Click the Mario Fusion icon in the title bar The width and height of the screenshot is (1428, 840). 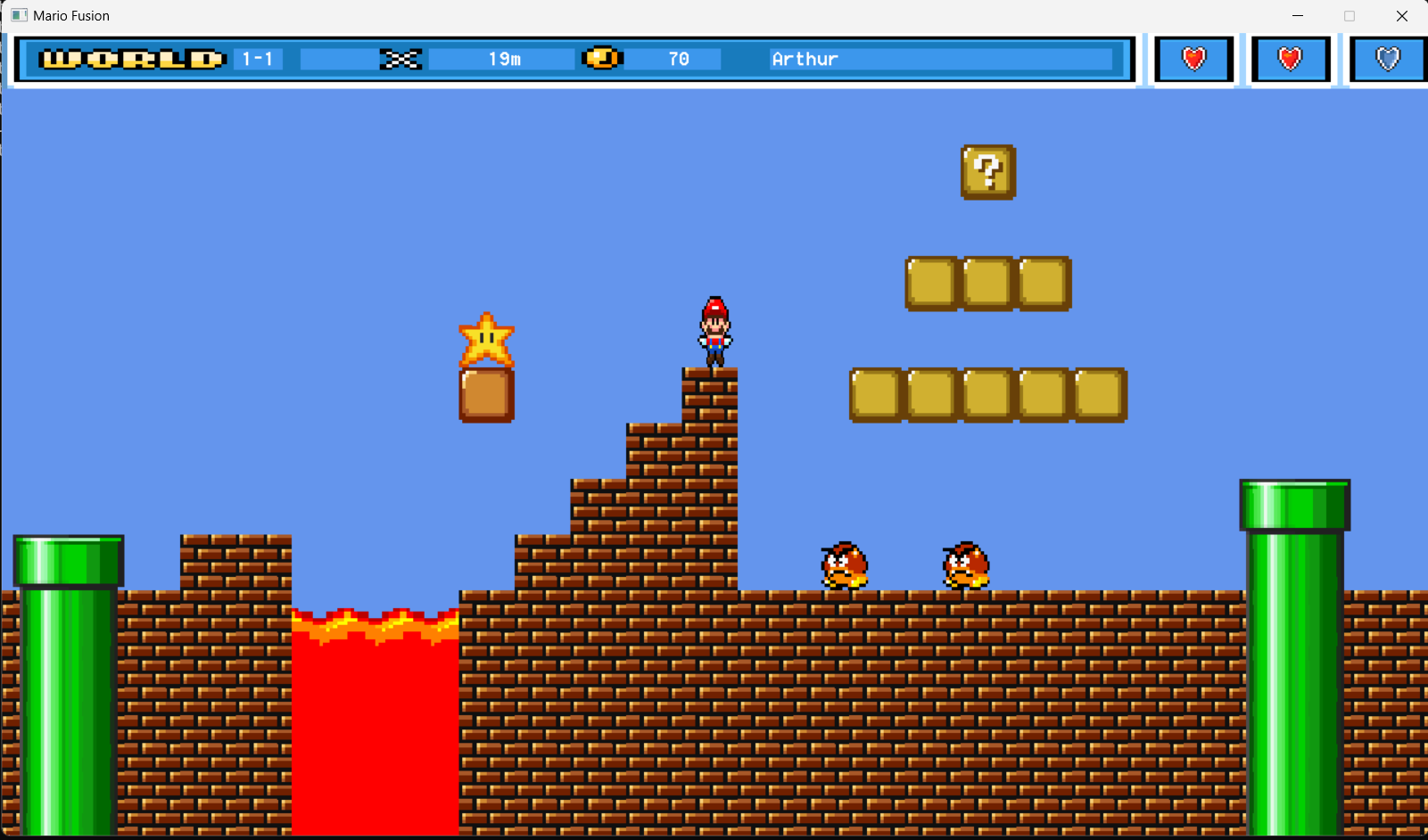click(x=18, y=15)
